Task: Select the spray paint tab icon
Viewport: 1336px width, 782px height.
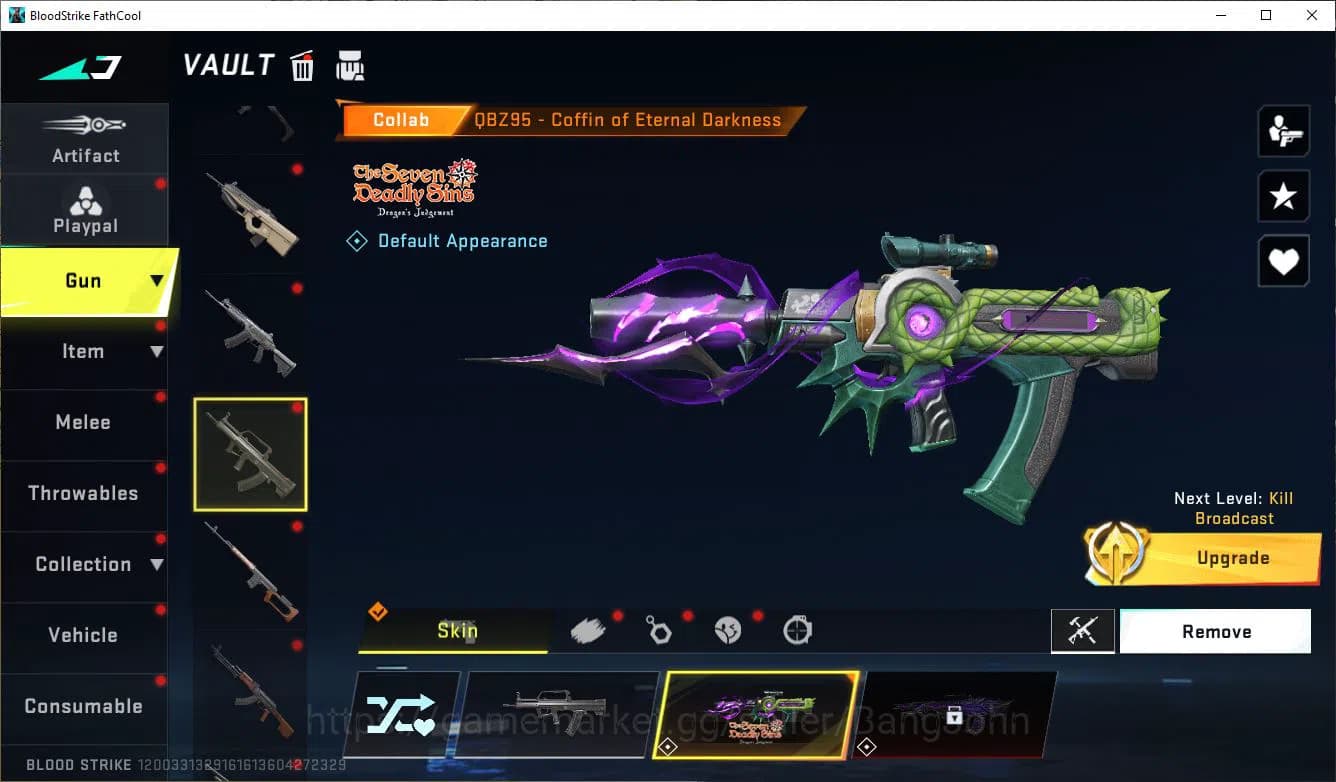Action: (x=590, y=628)
